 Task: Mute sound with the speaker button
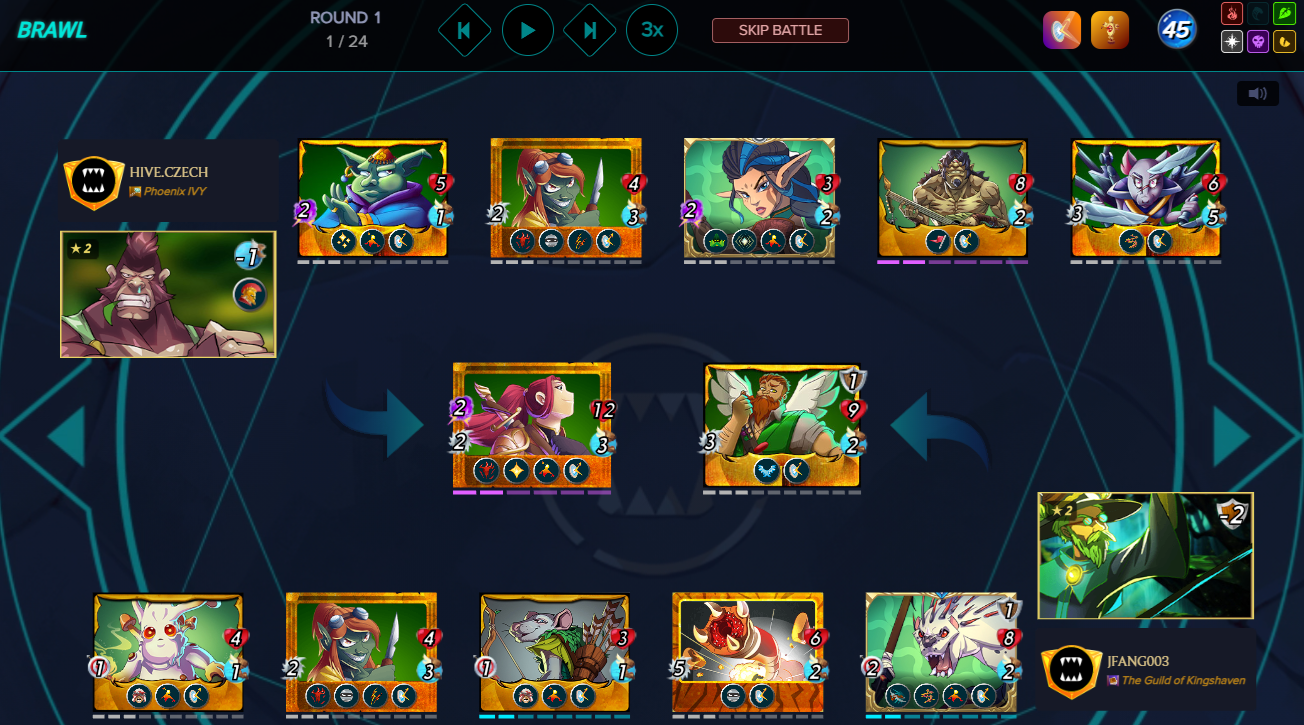click(x=1257, y=94)
